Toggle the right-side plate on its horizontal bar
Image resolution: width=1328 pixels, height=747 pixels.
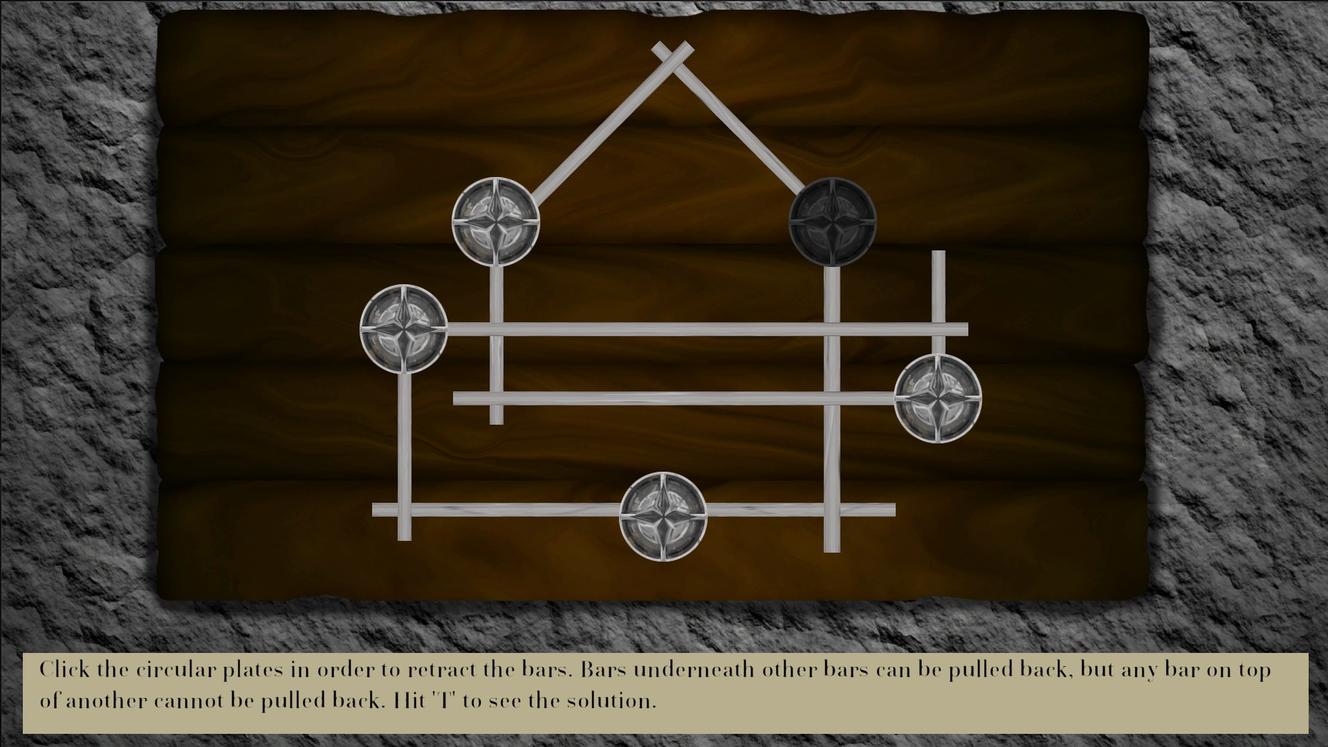[938, 398]
